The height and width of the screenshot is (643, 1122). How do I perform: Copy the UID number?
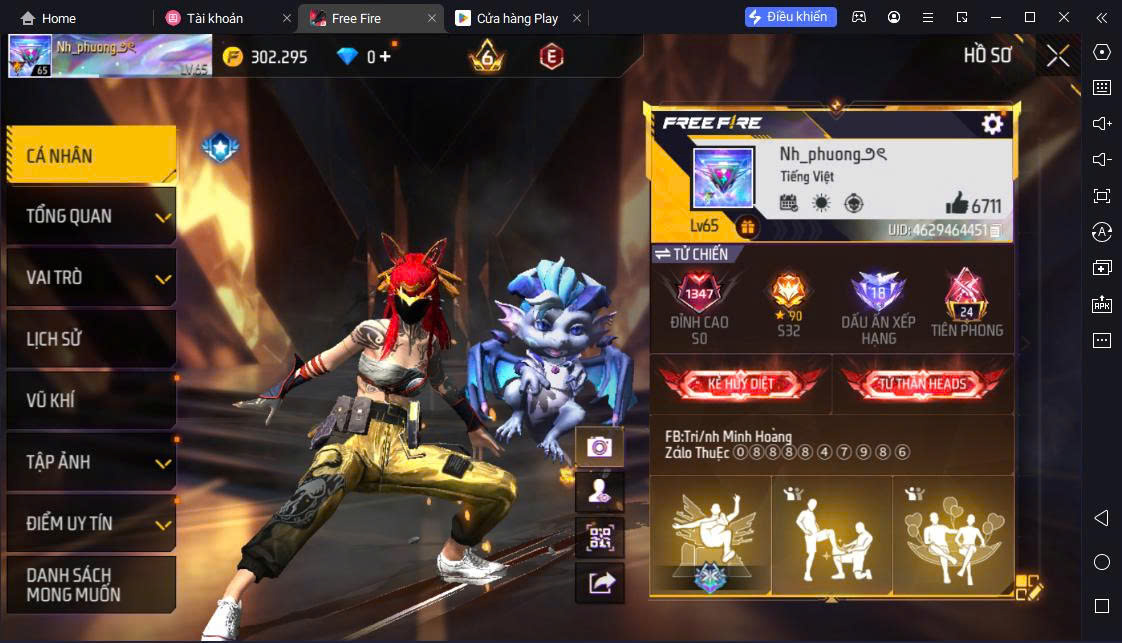tap(995, 231)
